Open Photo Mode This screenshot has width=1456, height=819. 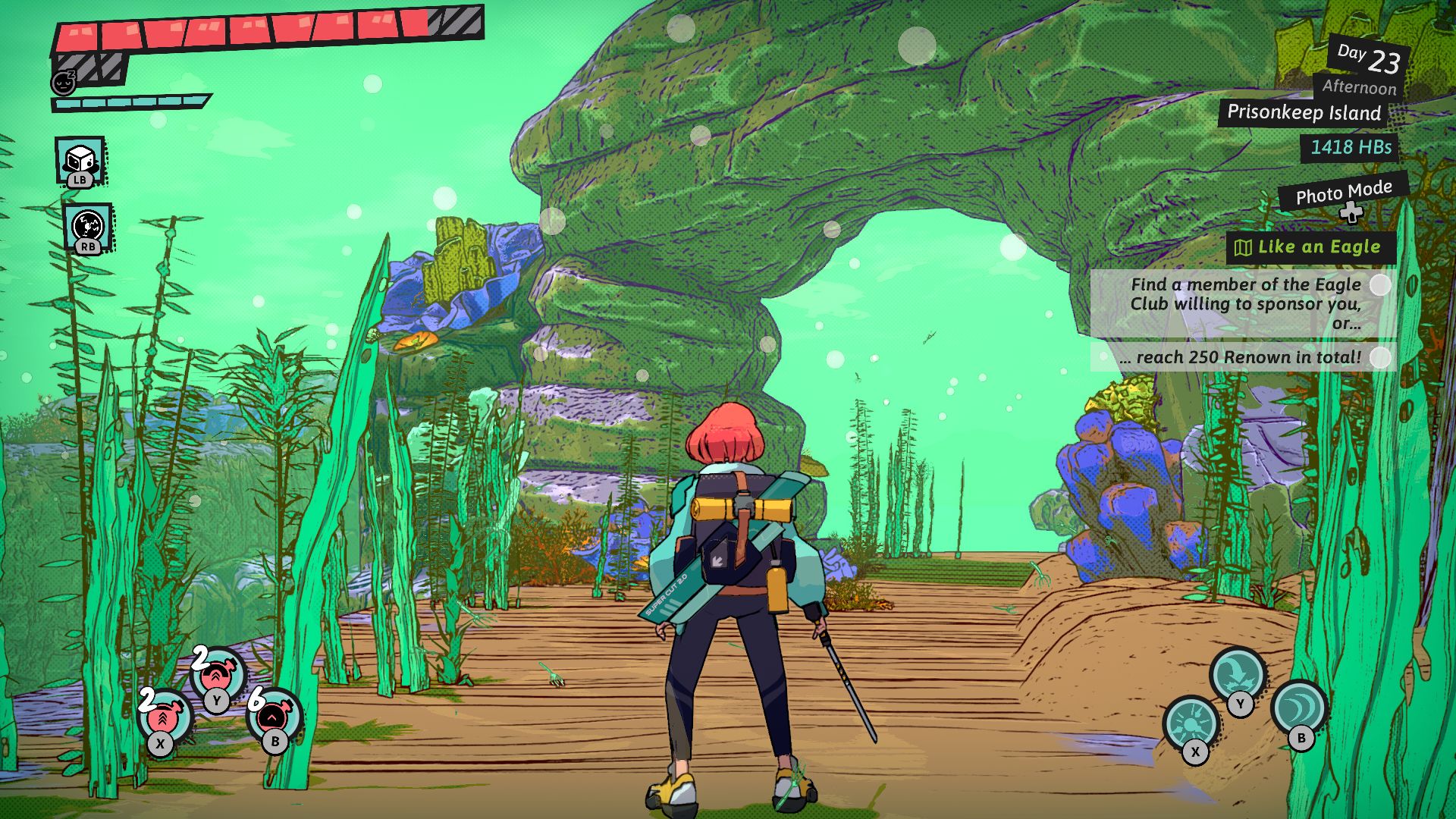coord(1343,193)
